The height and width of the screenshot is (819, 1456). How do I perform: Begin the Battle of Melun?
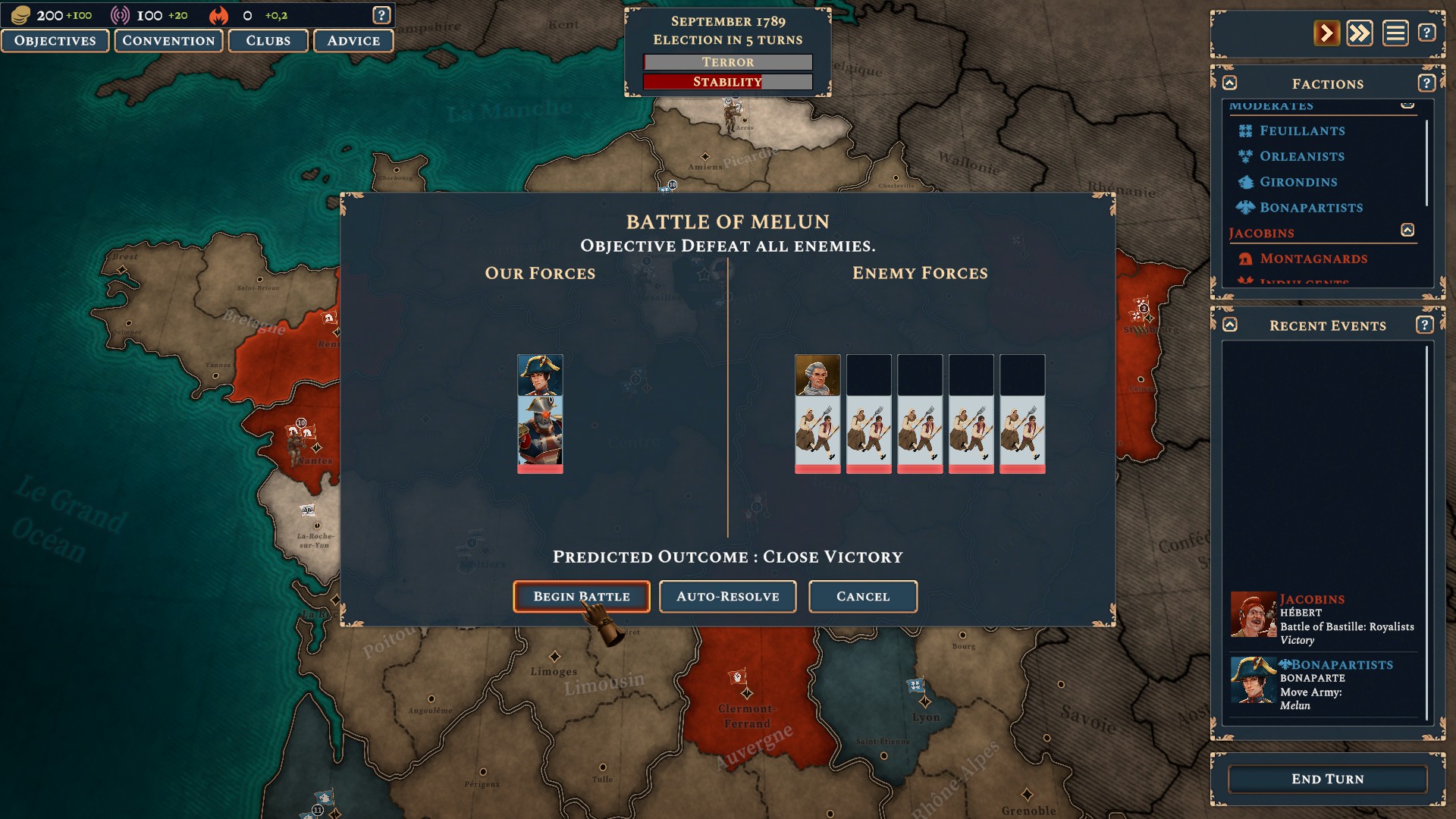click(581, 596)
